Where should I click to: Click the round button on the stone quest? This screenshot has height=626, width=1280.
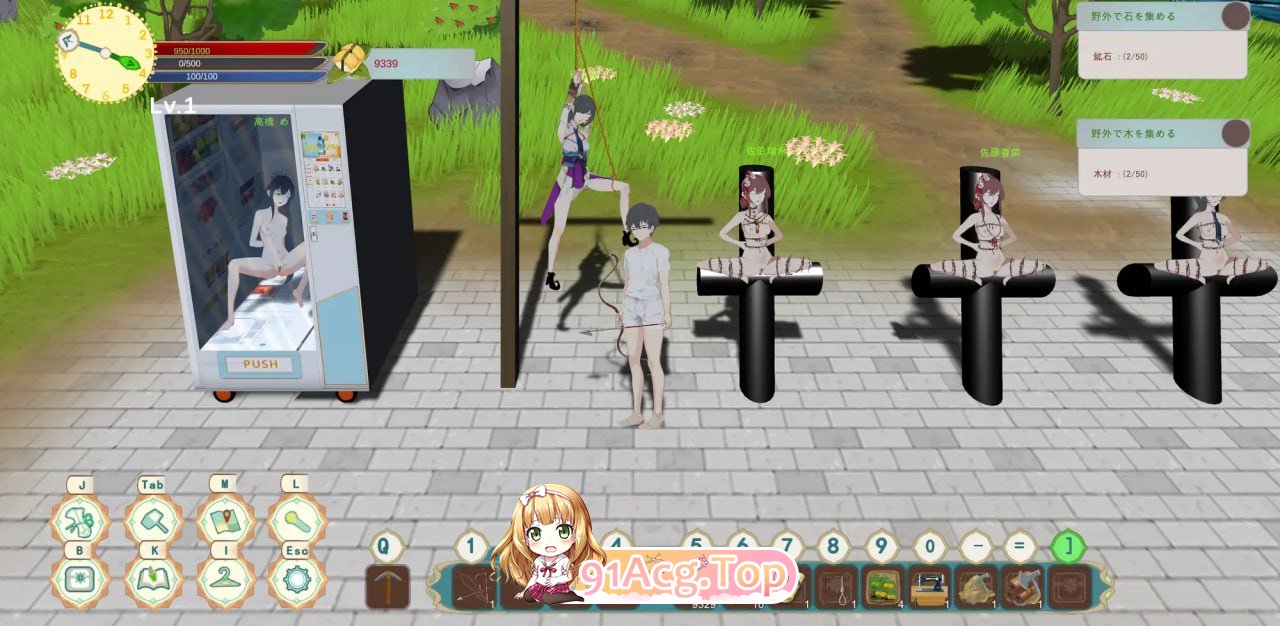click(1236, 16)
